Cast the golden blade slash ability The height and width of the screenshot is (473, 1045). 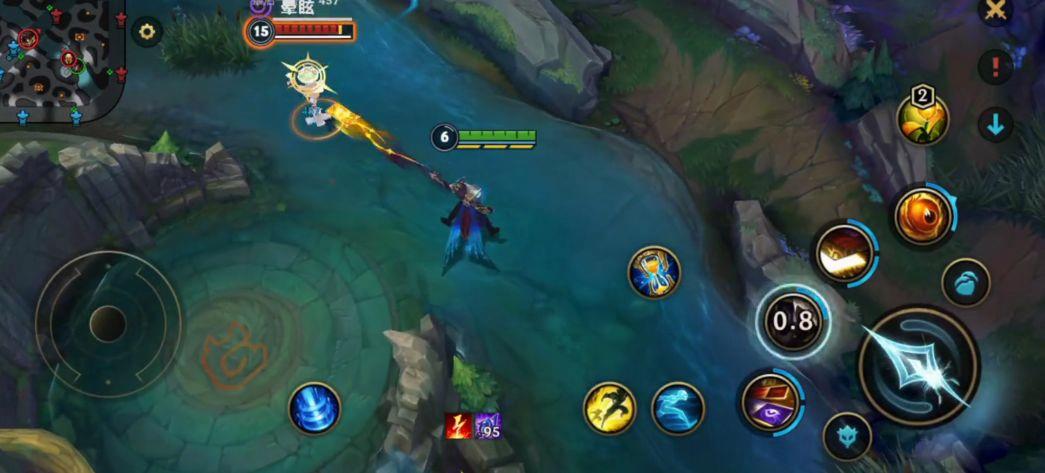click(844, 254)
